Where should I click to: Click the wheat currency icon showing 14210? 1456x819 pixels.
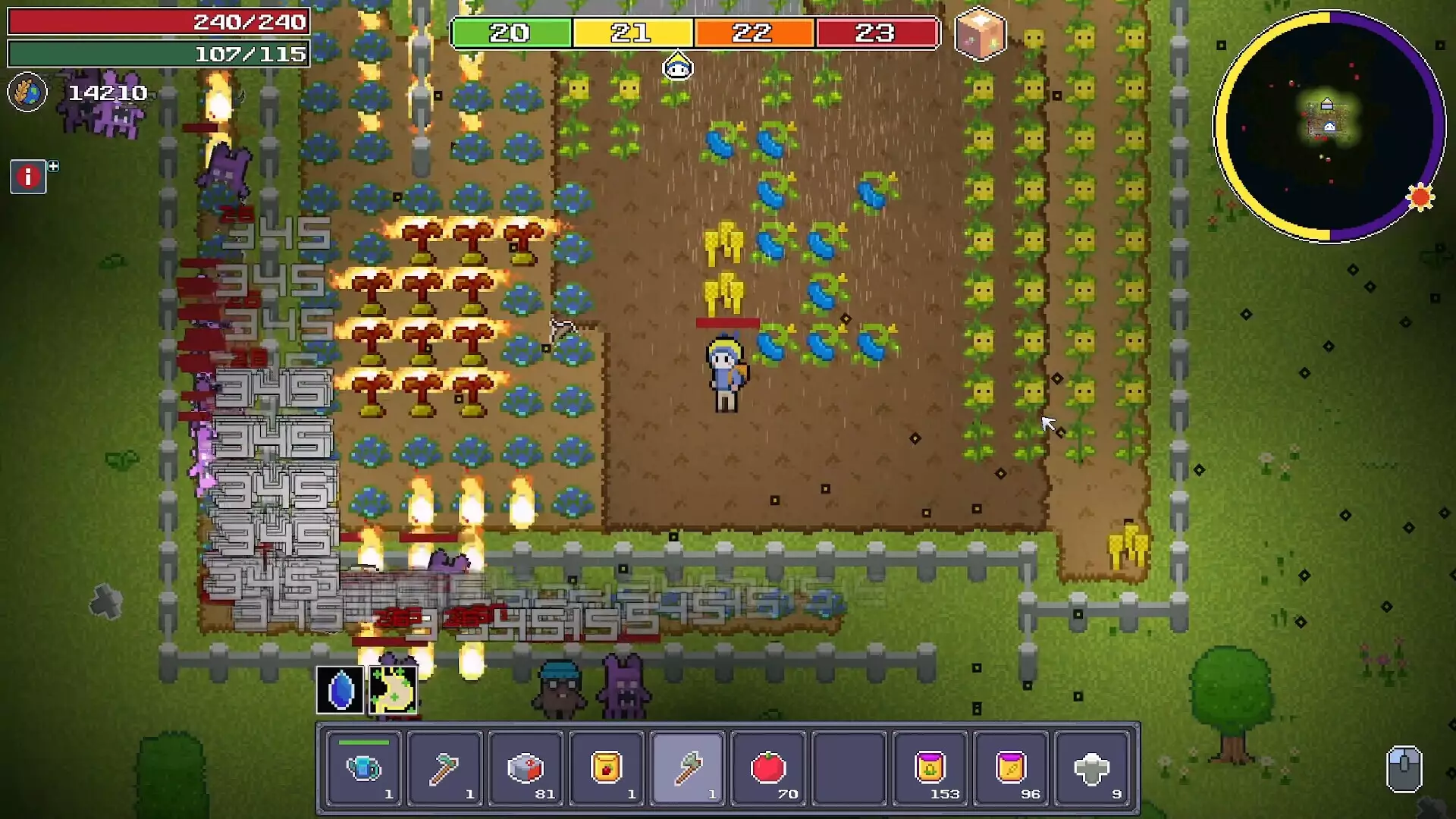click(x=28, y=93)
